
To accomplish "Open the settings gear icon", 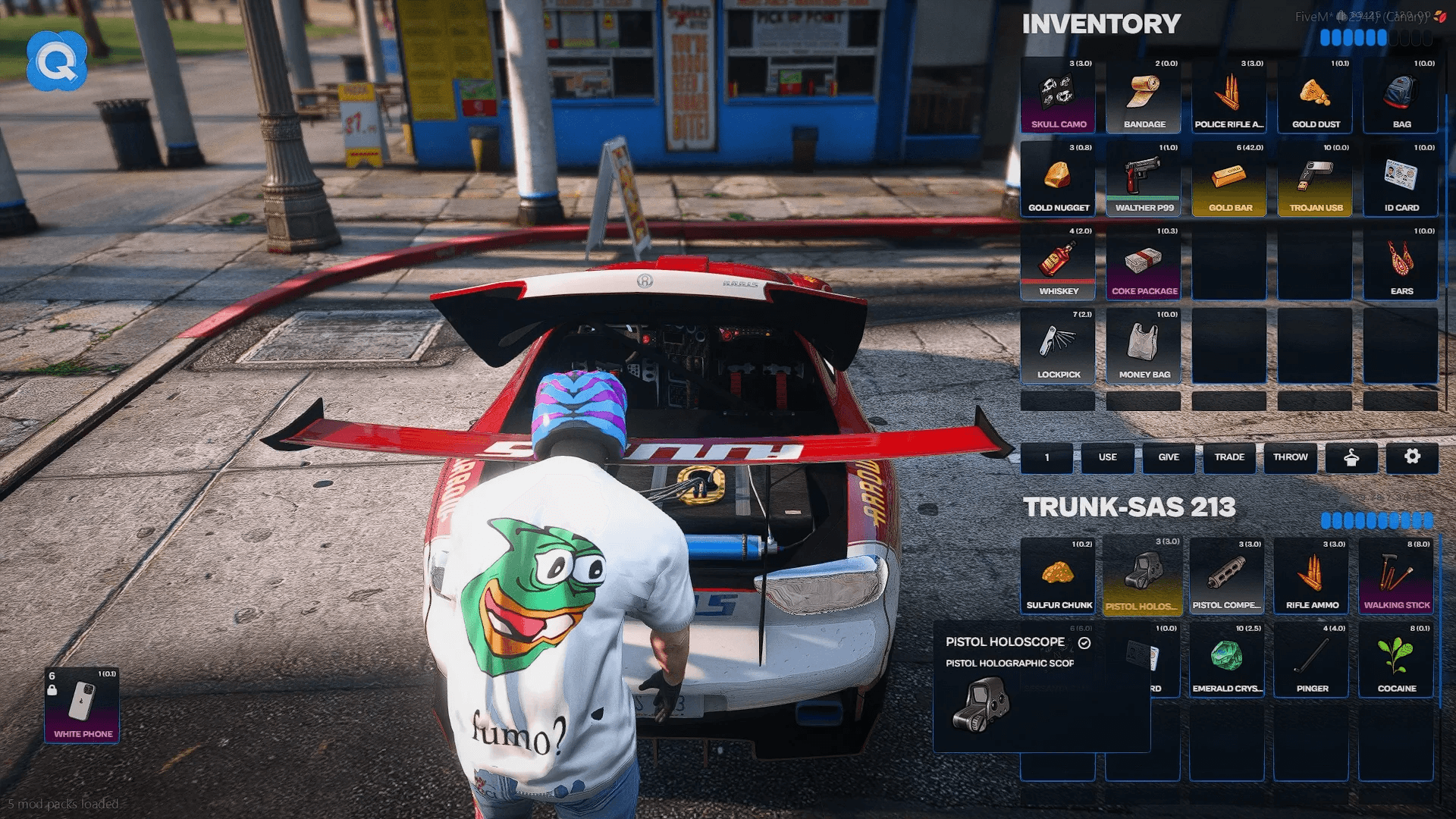I will pos(1412,457).
